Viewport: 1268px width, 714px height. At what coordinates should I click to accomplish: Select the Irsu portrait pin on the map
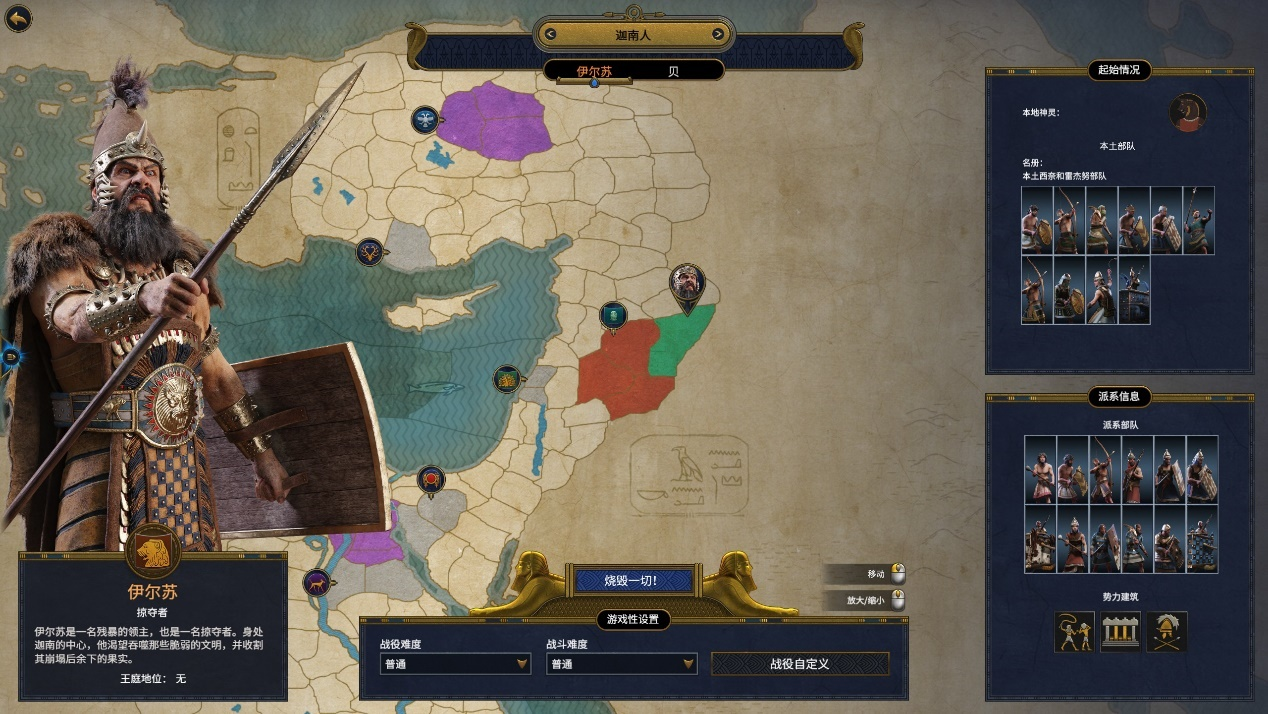tap(687, 284)
